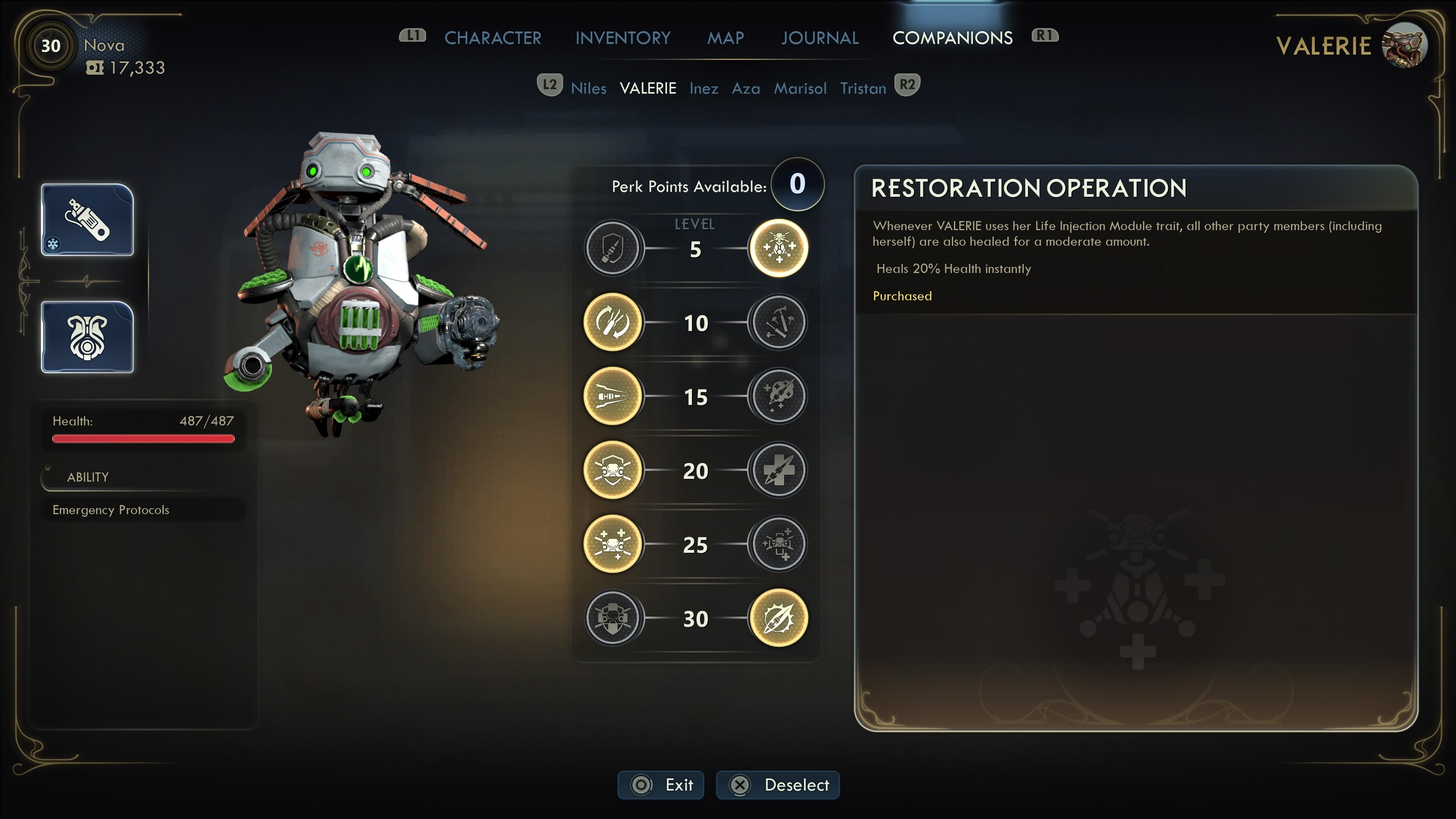Open the Inventory tab
The width and height of the screenshot is (1456, 819).
[x=622, y=38]
